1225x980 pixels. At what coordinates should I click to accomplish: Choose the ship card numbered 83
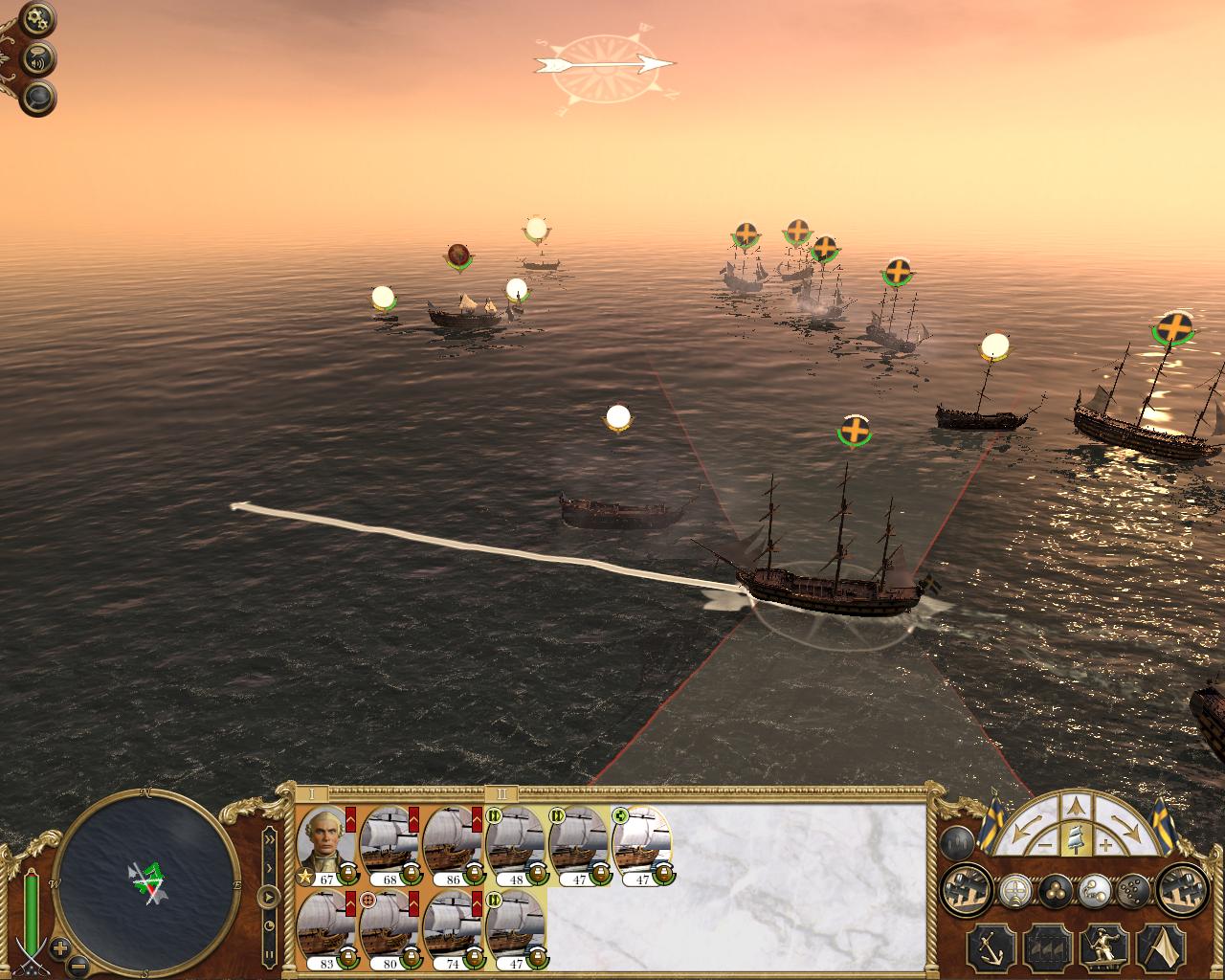326,930
